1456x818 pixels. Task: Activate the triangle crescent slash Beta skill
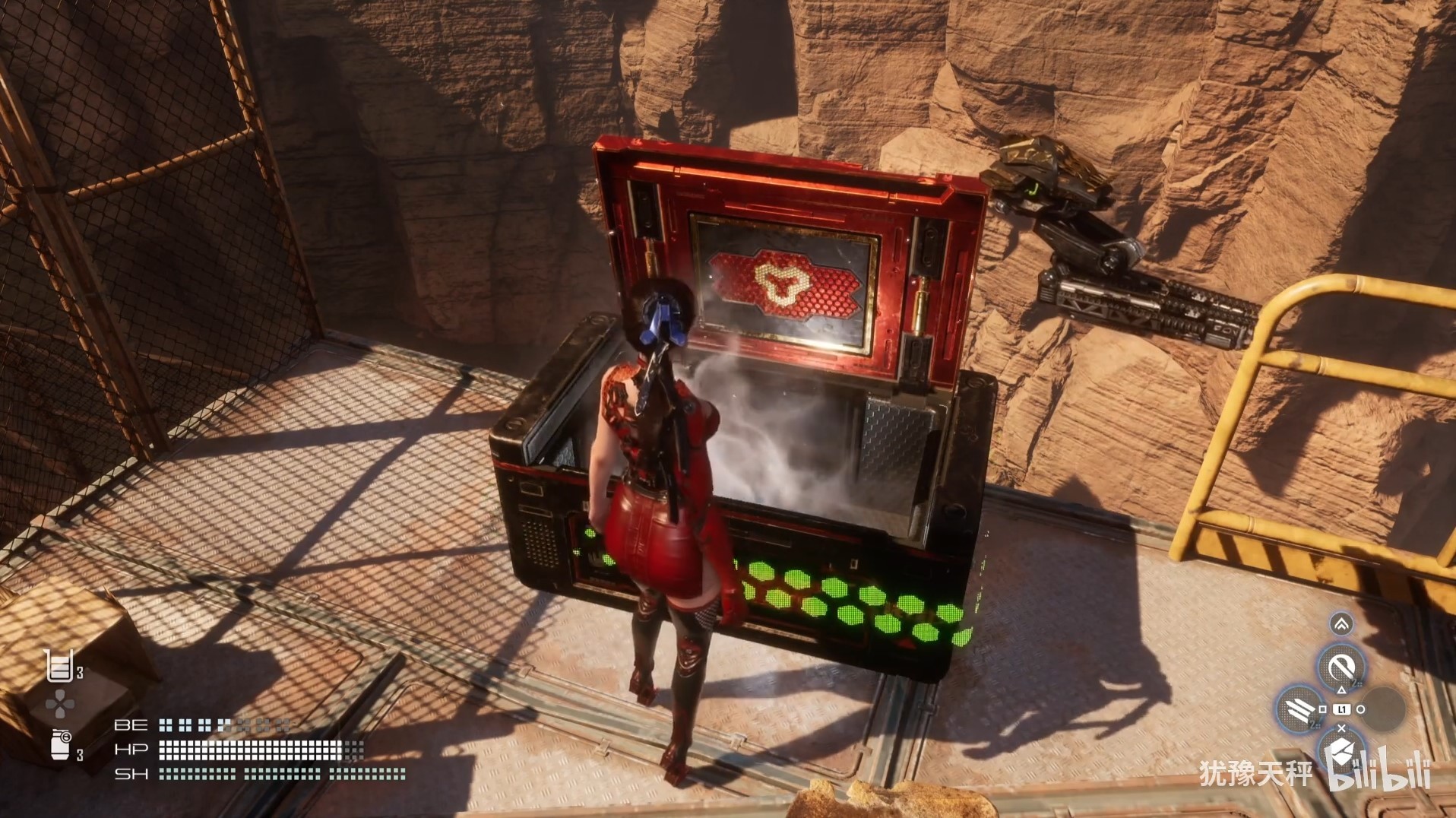[1340, 667]
